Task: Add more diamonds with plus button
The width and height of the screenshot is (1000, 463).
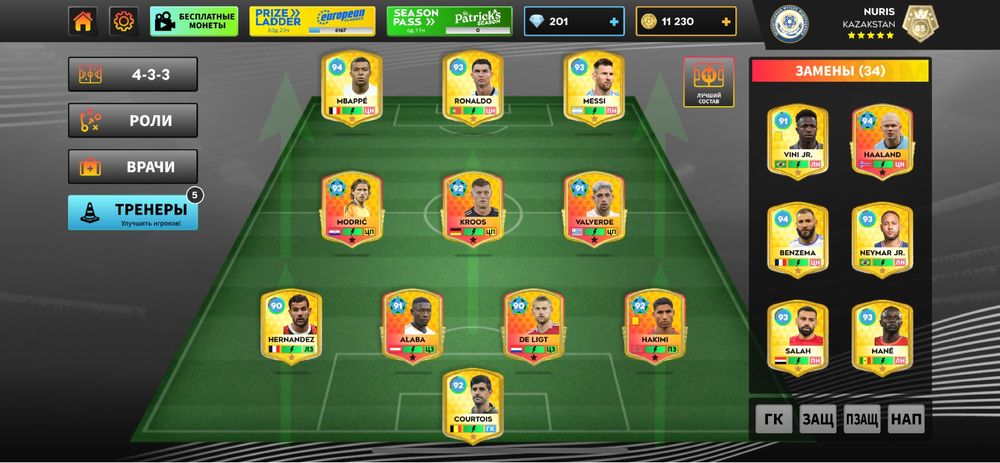Action: pos(614,21)
